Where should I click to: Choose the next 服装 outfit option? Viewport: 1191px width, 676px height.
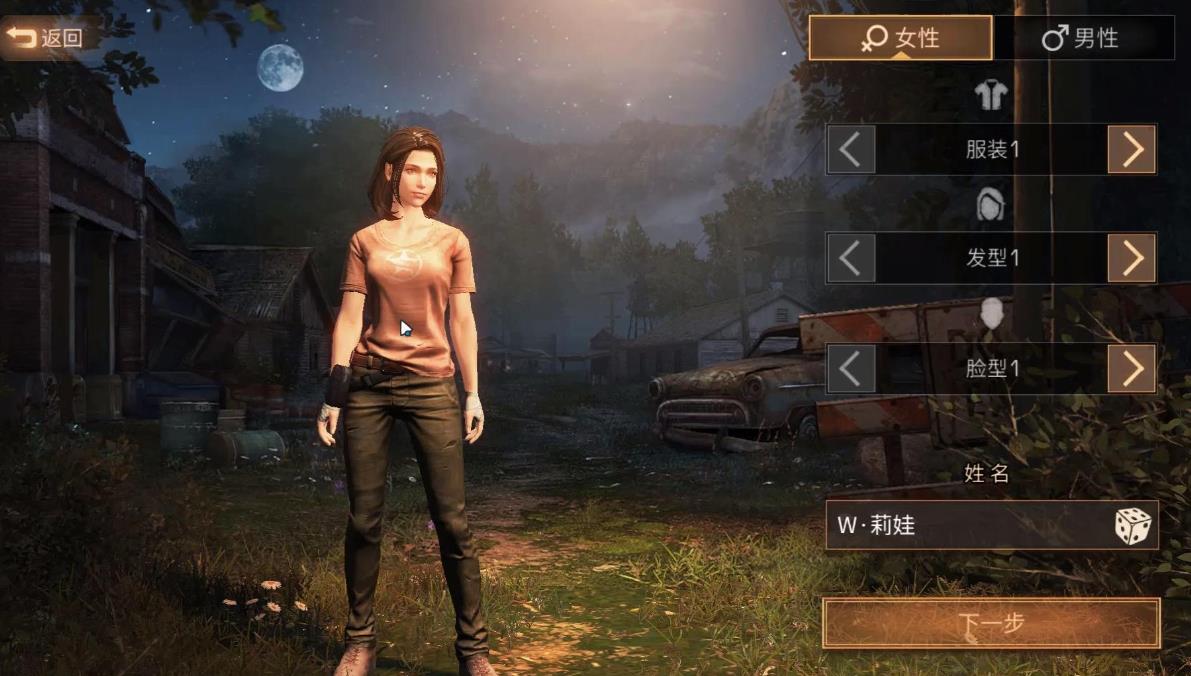pyautogui.click(x=1131, y=150)
